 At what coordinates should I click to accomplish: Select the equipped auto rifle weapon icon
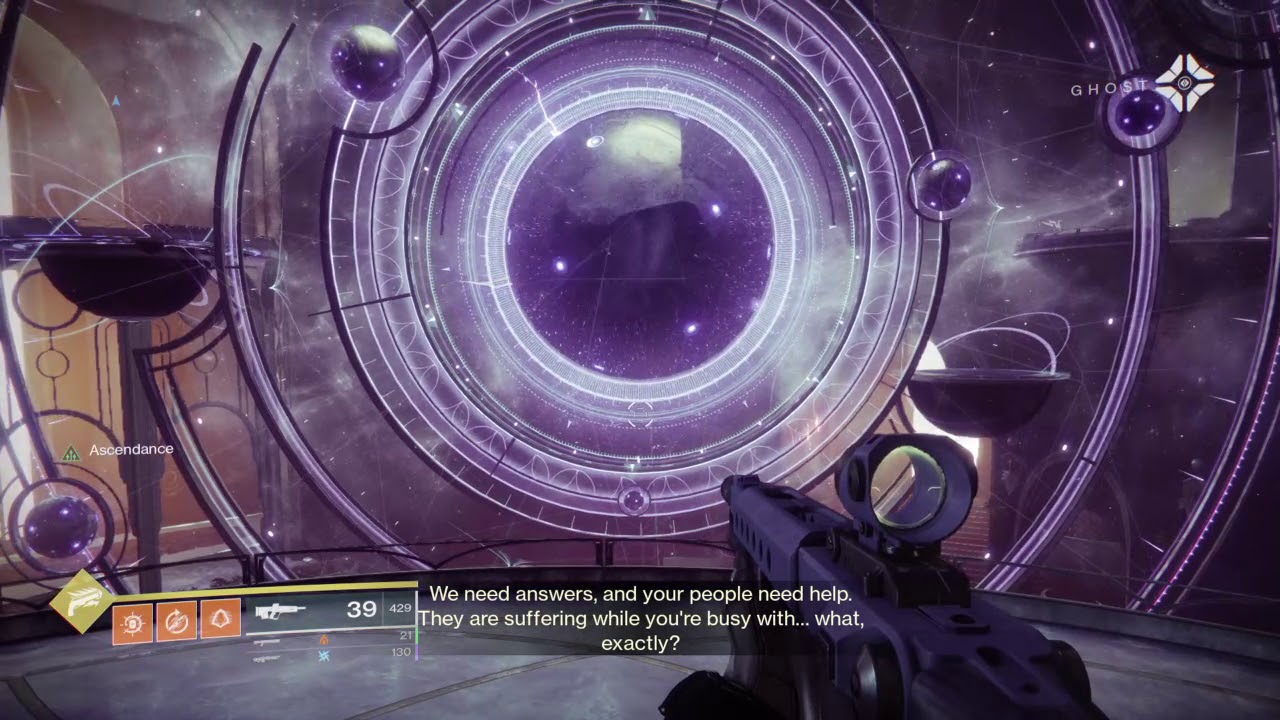pos(282,612)
